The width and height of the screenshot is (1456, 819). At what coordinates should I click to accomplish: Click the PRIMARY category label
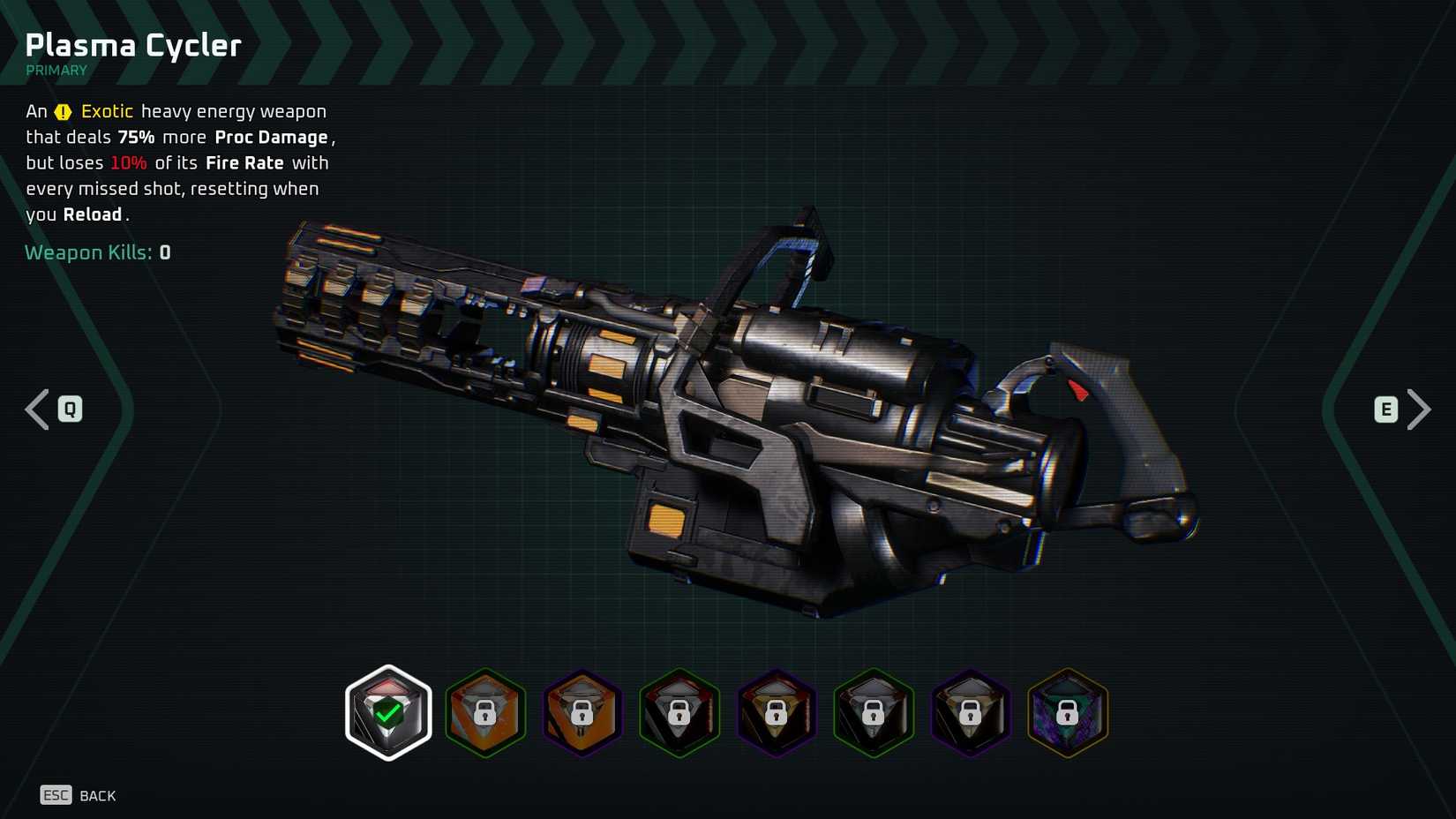tap(56, 70)
